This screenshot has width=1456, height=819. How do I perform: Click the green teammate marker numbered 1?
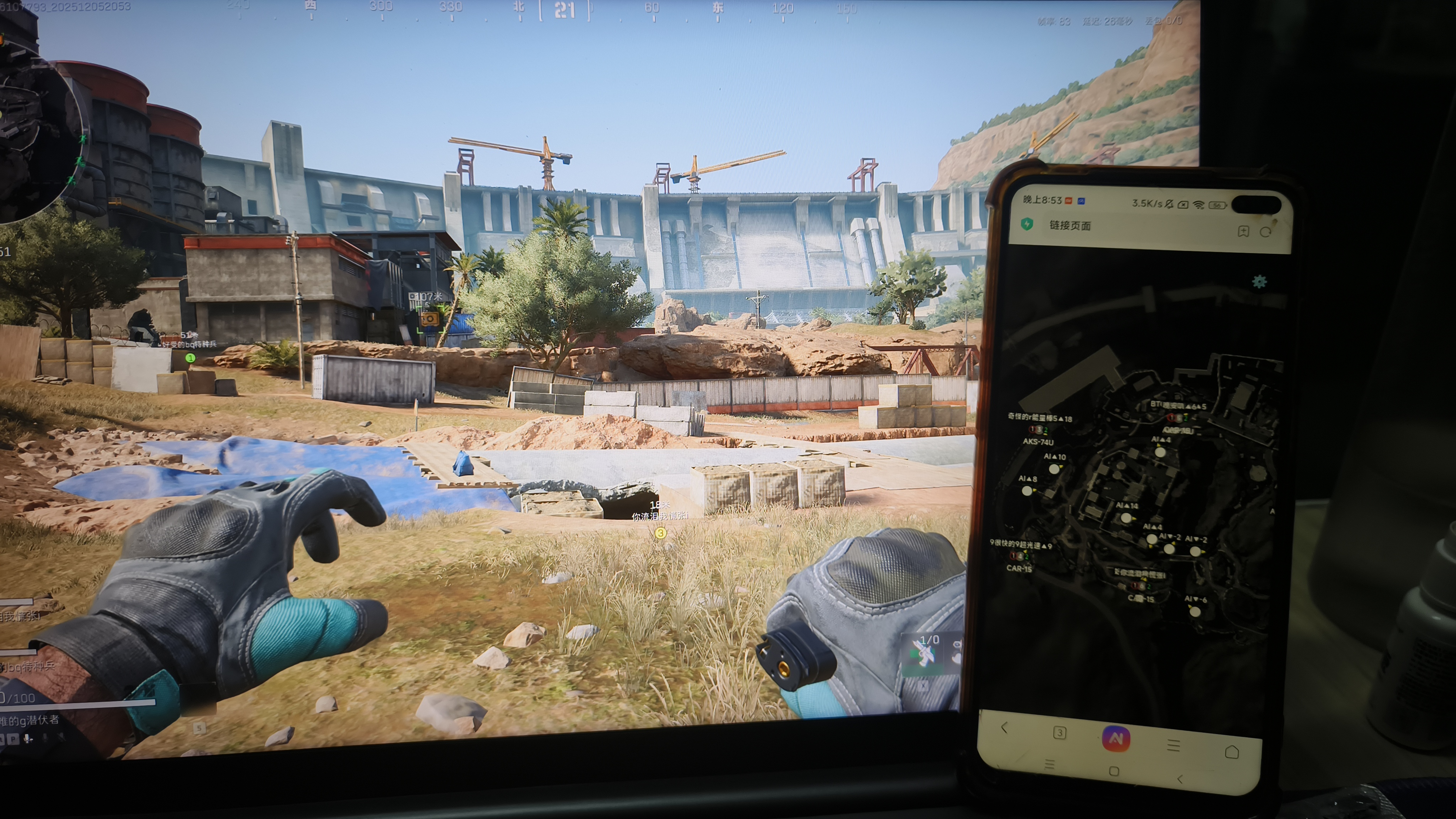pos(191,358)
